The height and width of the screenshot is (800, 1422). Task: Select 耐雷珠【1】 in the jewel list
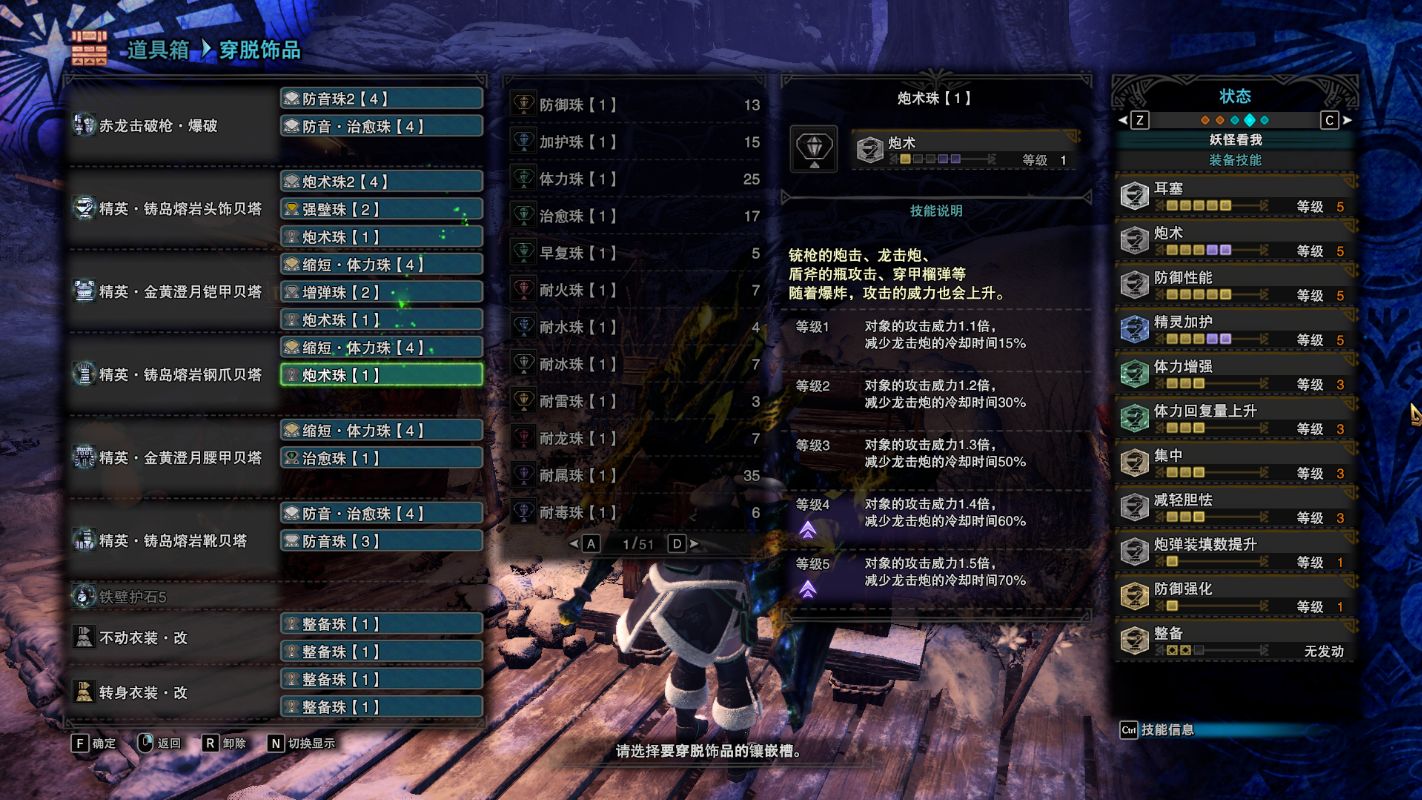(636, 401)
